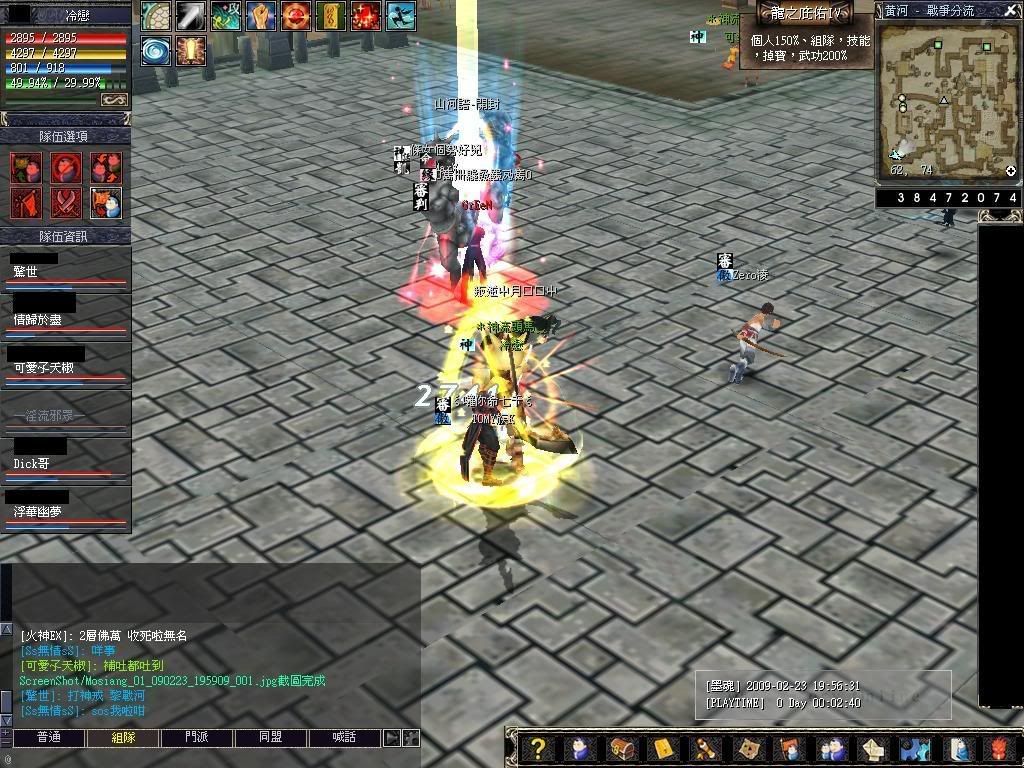Switch to the 同盟 alliance chat tab
Screen dimensions: 1024x768
270,738
